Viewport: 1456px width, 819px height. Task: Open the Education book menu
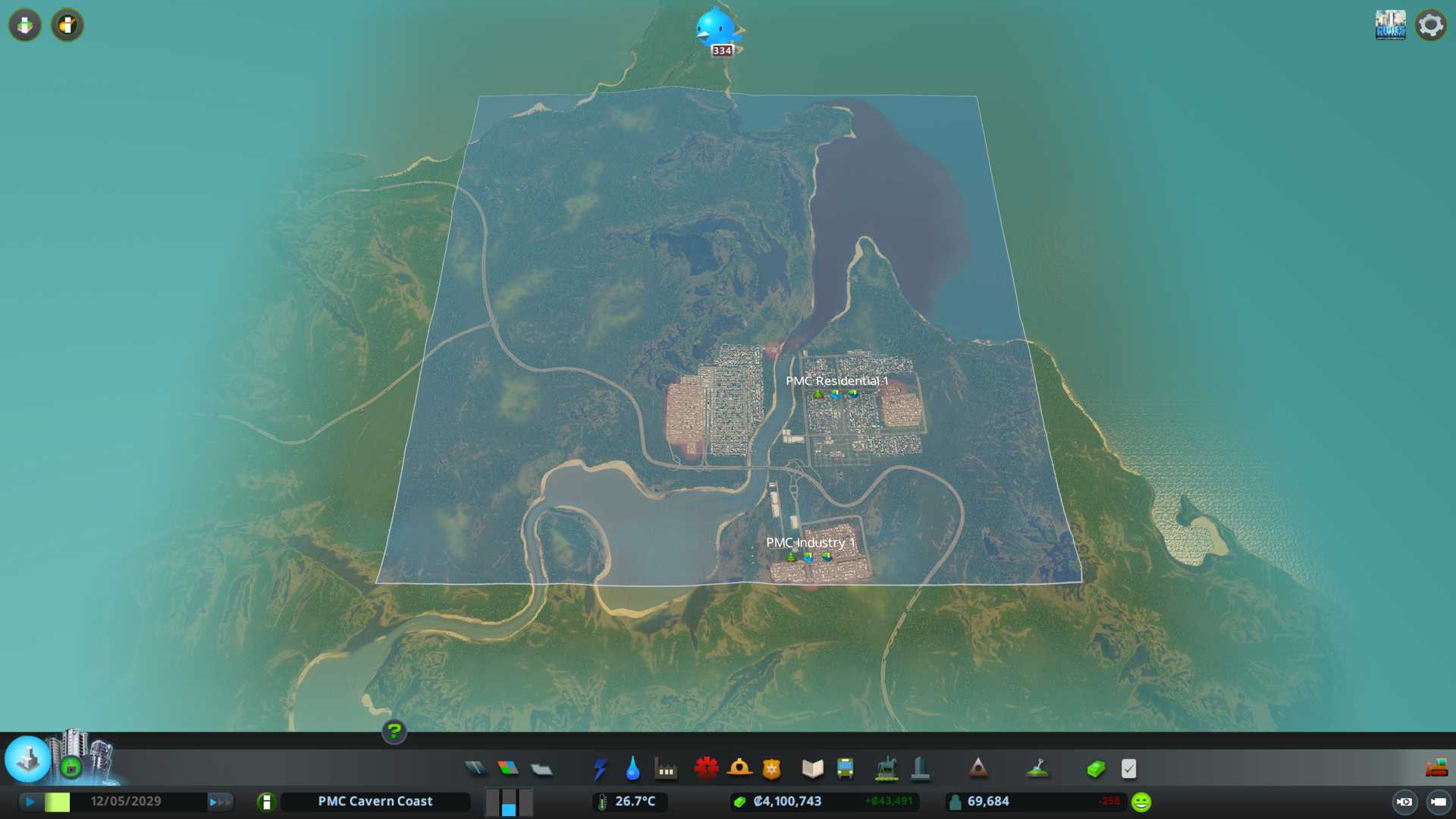812,769
